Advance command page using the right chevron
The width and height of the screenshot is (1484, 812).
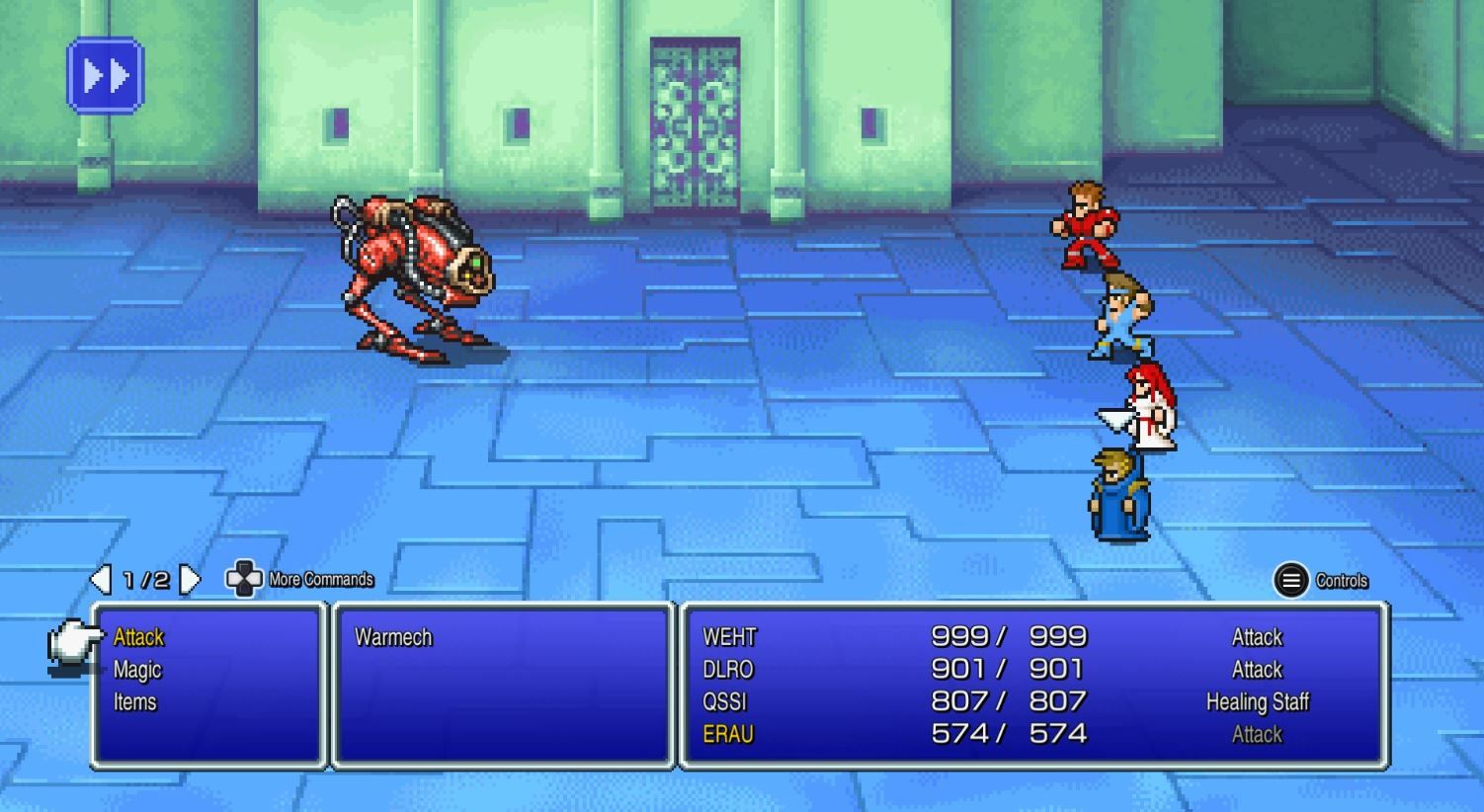189,580
